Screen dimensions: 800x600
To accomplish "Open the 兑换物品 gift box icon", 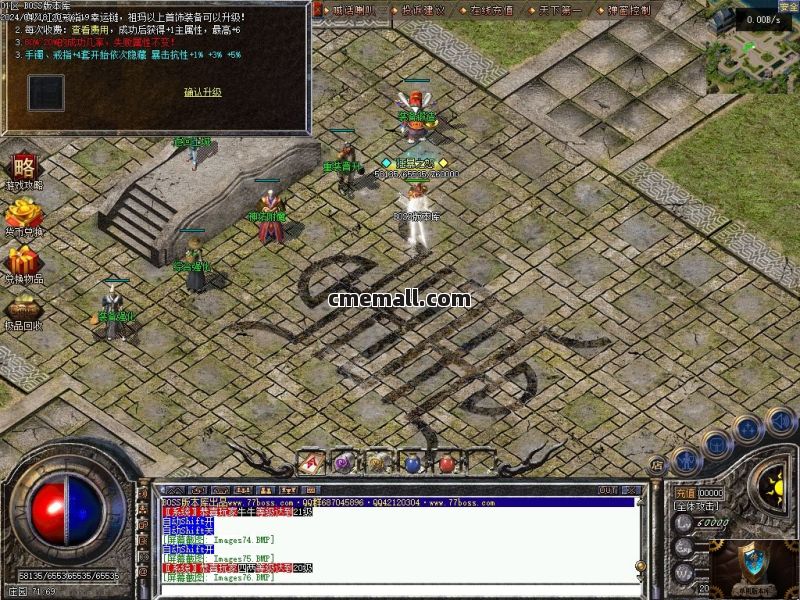I will [23, 262].
